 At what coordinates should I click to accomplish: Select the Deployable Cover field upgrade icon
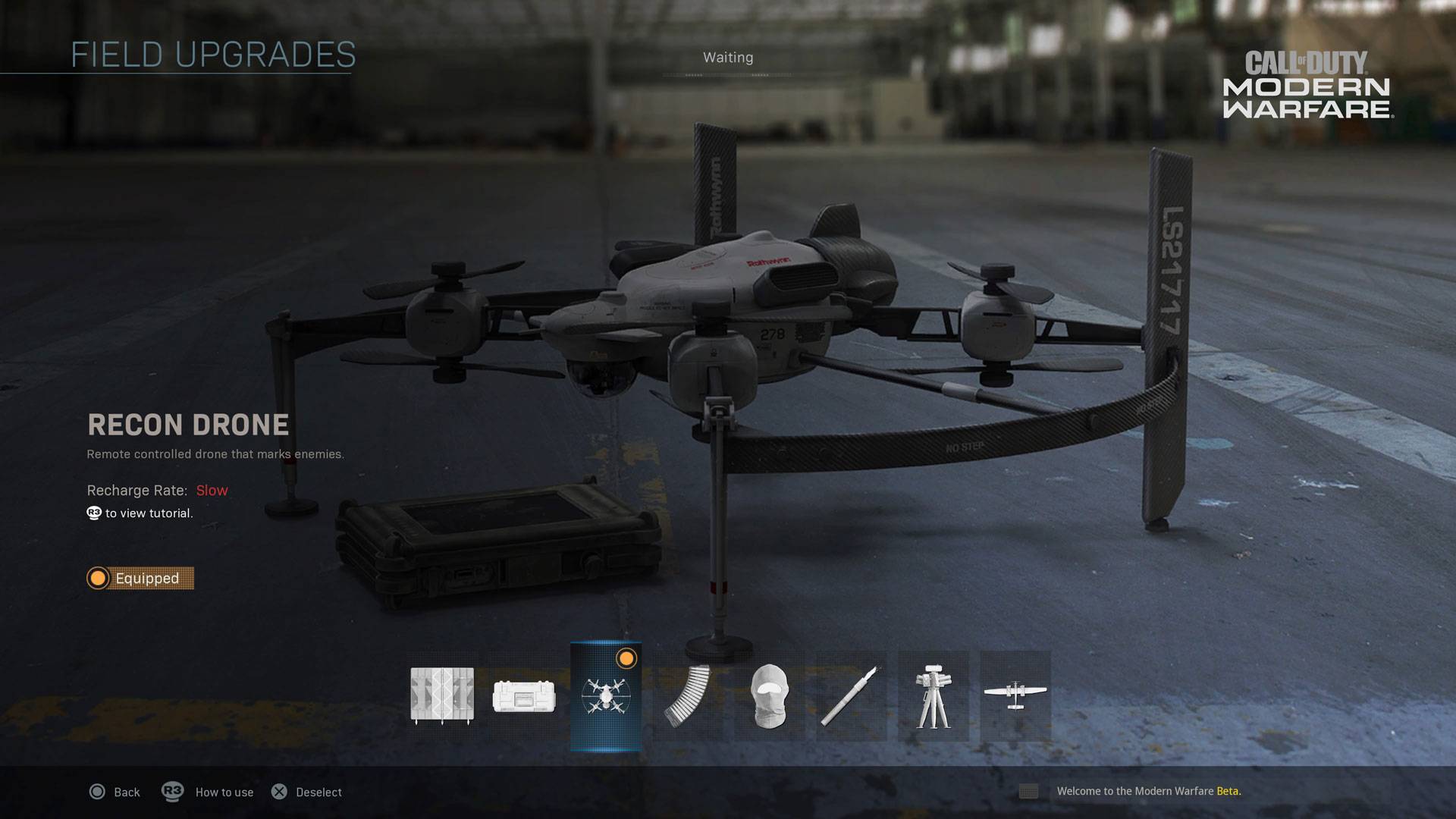442,695
